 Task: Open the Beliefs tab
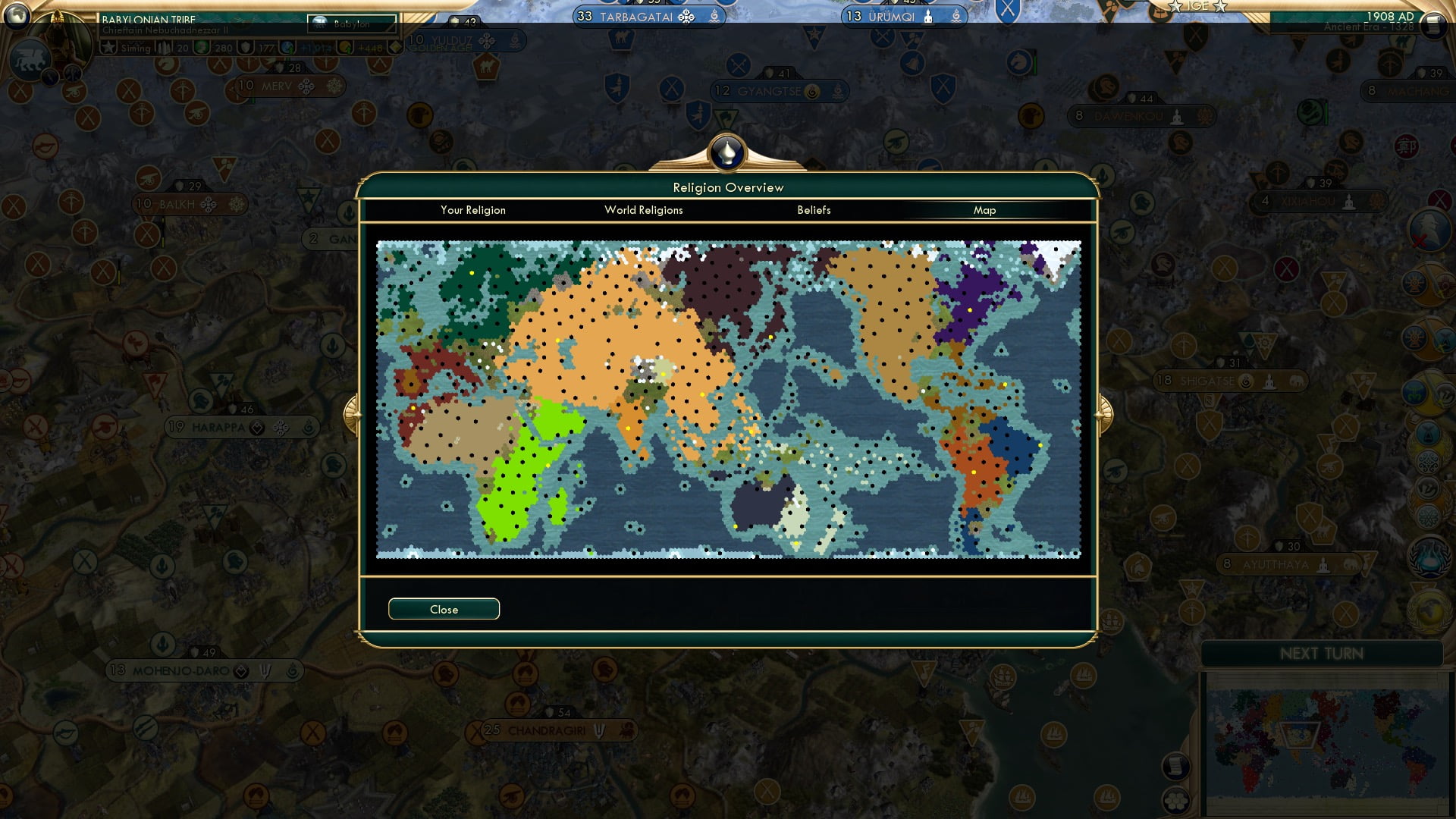click(x=814, y=210)
